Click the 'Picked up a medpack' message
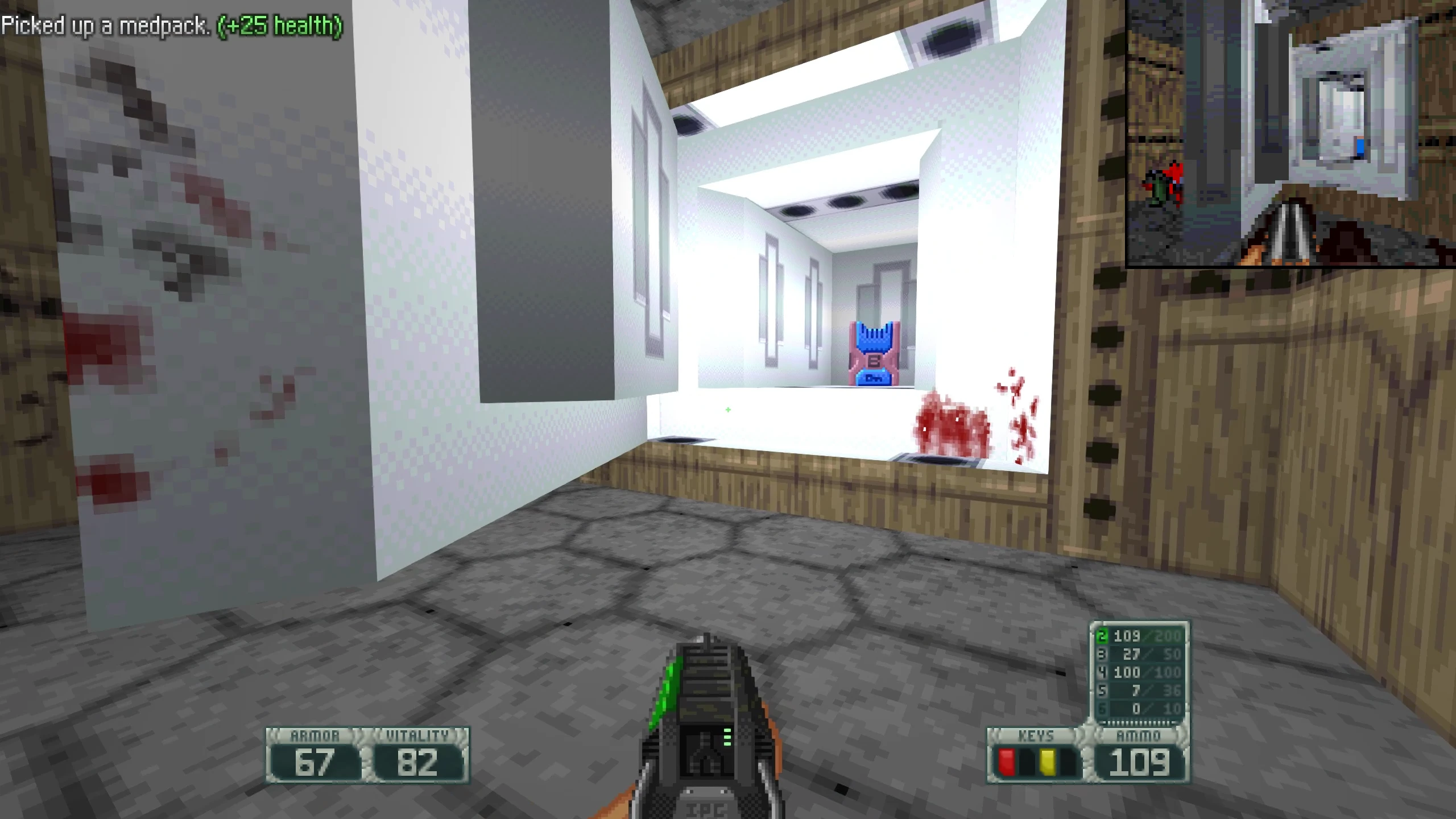 click(x=171, y=26)
